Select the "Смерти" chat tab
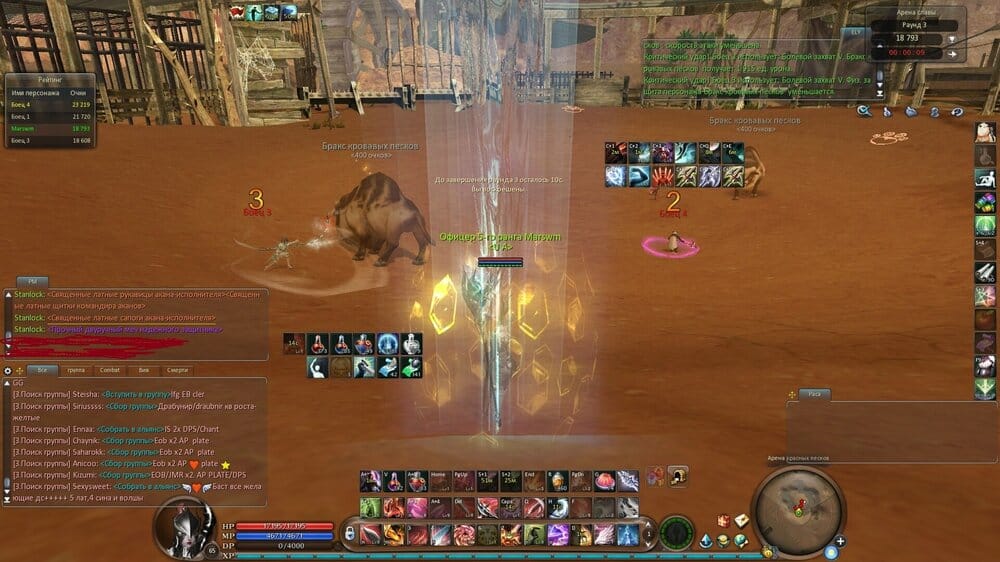Viewport: 1000px width, 562px height. point(177,370)
